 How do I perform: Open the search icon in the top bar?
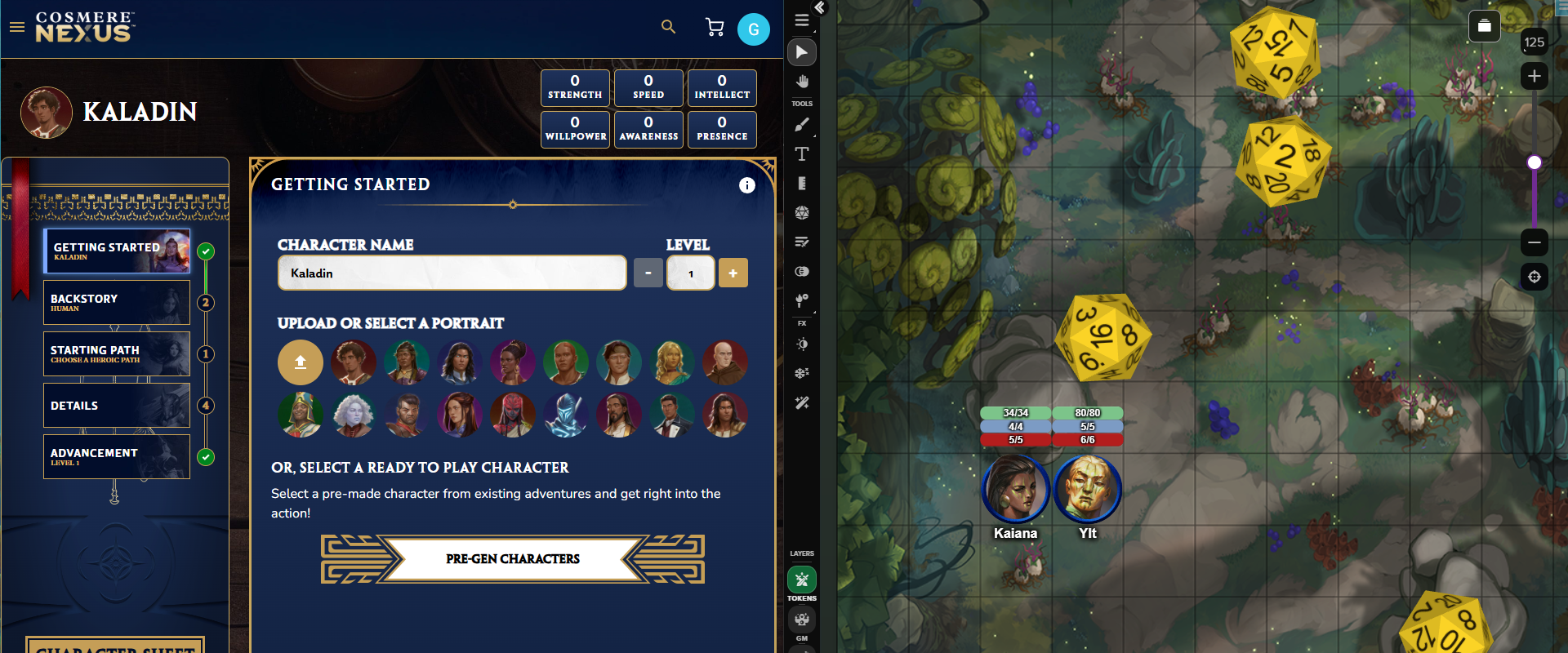click(x=668, y=27)
